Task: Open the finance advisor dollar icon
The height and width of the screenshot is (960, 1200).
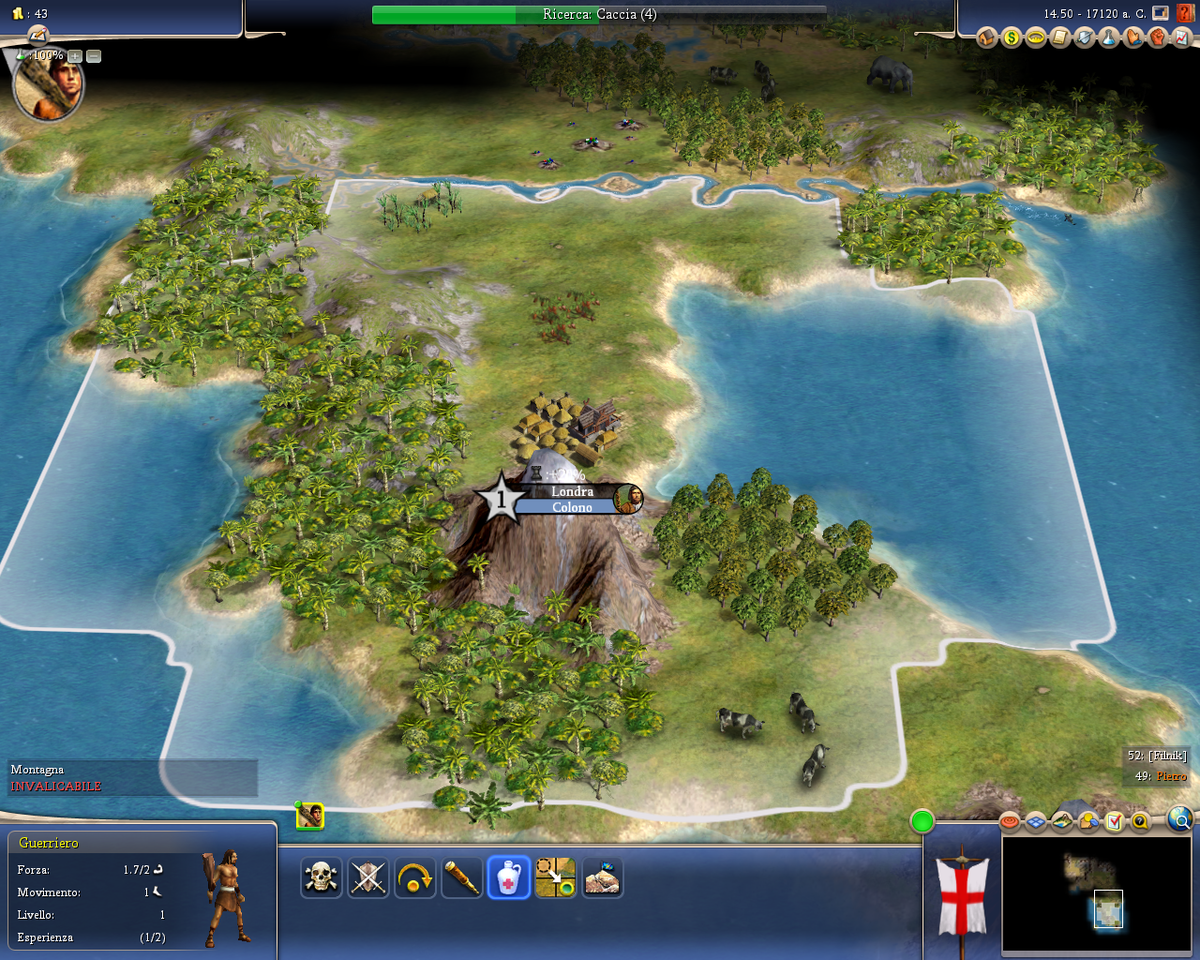Action: tap(1011, 38)
